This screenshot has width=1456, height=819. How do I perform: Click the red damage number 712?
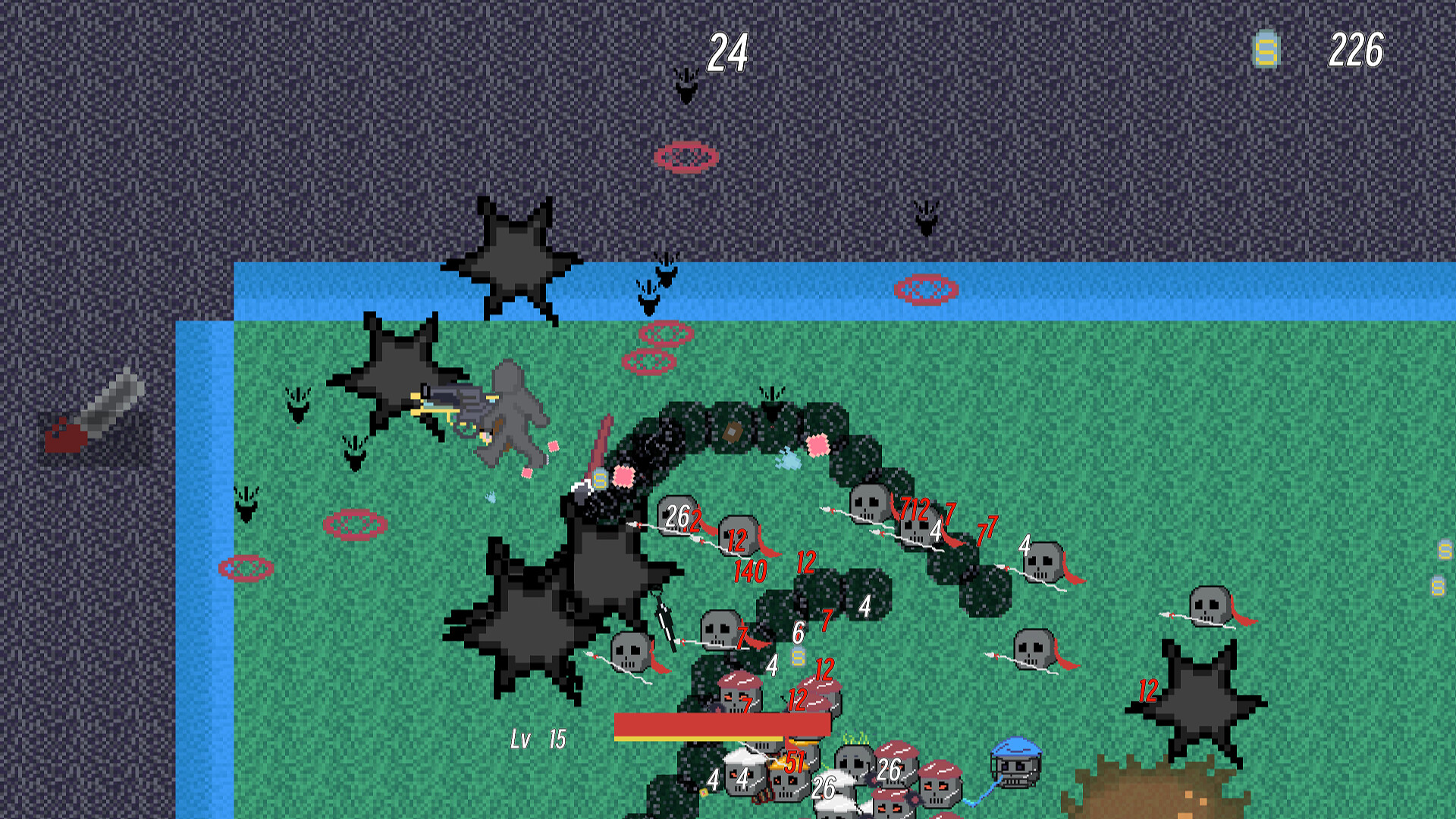[x=915, y=510]
